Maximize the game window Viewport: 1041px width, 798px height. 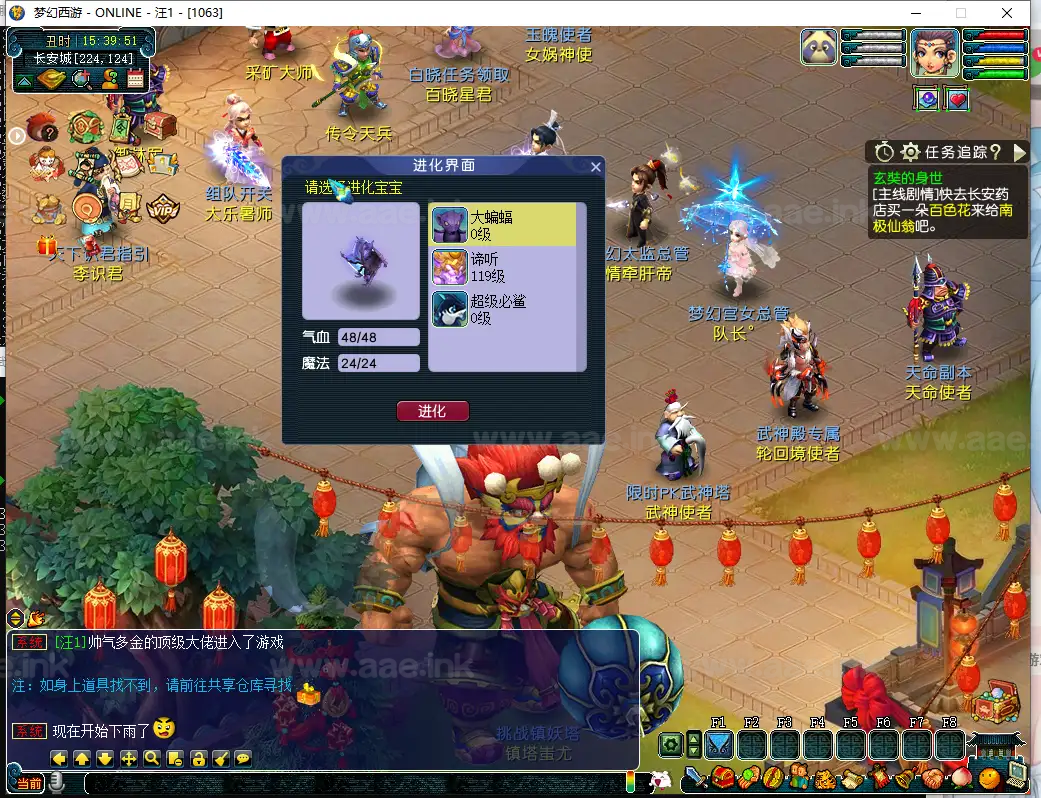pyautogui.click(x=961, y=13)
